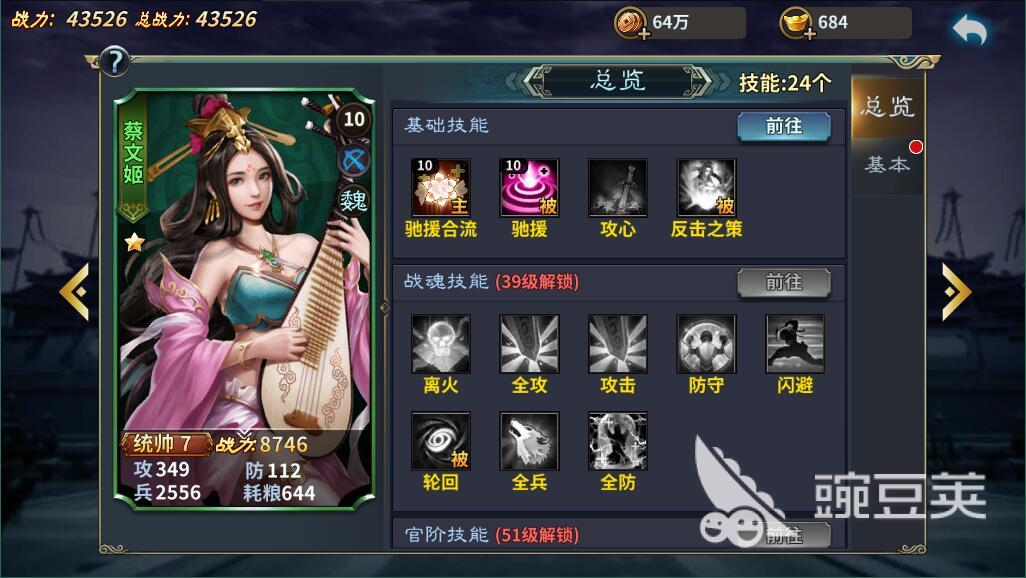The width and height of the screenshot is (1026, 578).
Task: Switch to the 基本 tab
Action: (x=887, y=165)
